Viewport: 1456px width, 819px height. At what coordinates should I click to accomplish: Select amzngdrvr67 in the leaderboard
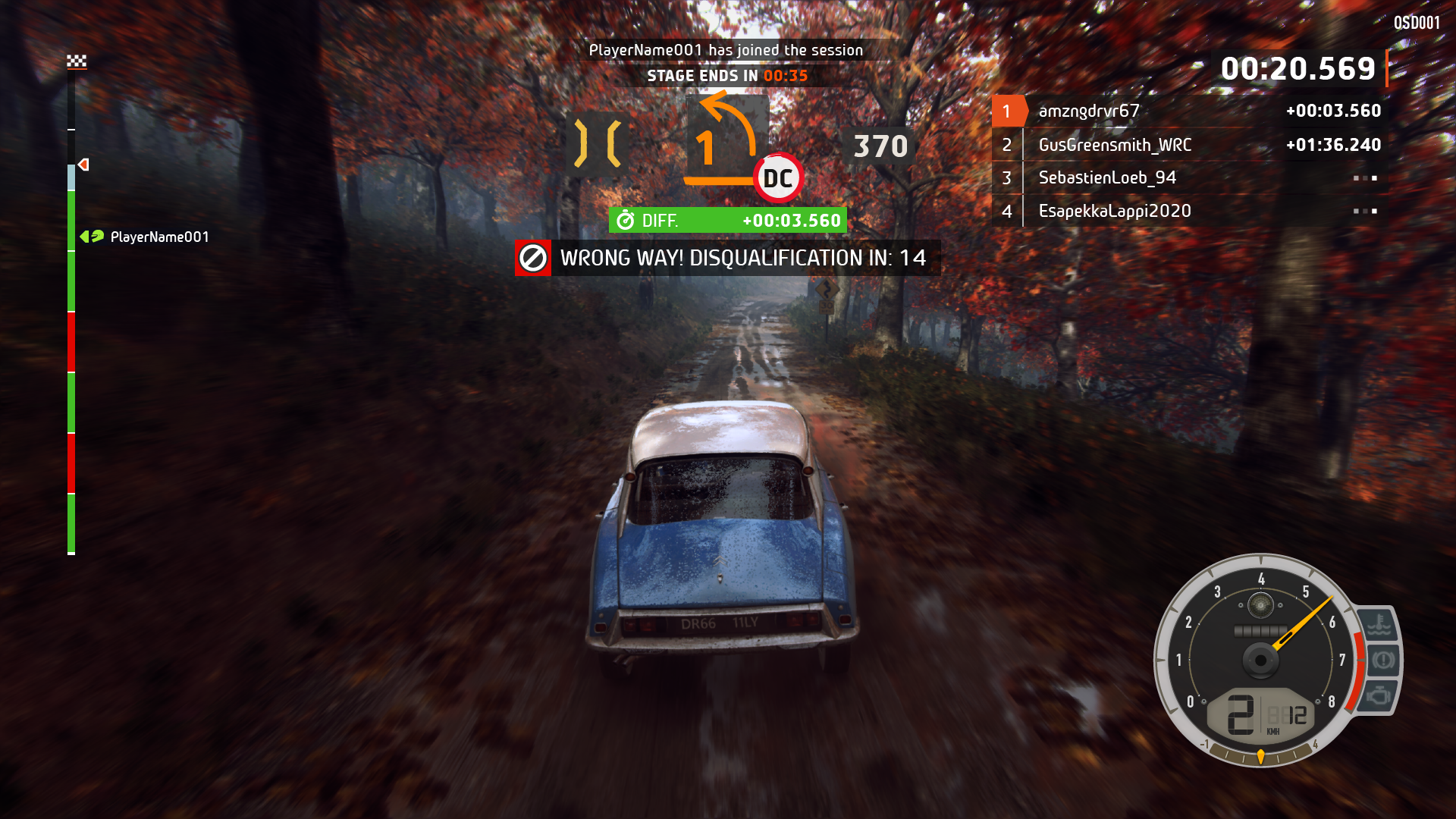1088,111
